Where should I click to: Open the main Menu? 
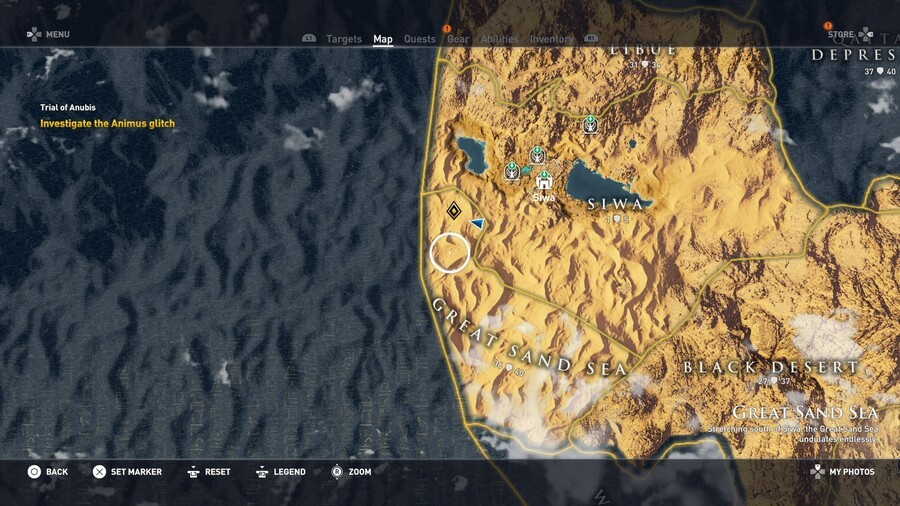point(48,35)
